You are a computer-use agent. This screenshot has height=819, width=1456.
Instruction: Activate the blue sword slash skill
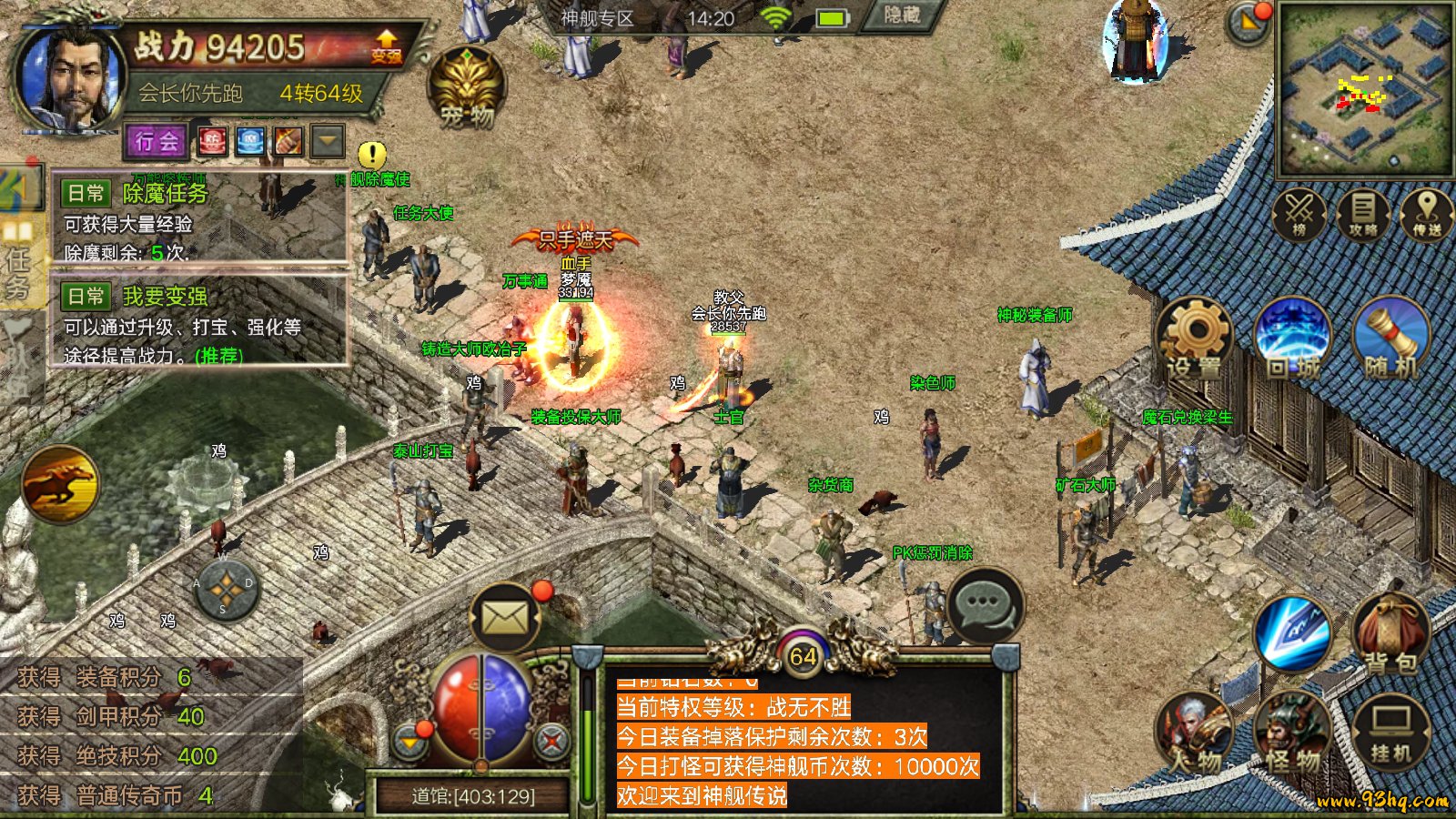(1292, 633)
